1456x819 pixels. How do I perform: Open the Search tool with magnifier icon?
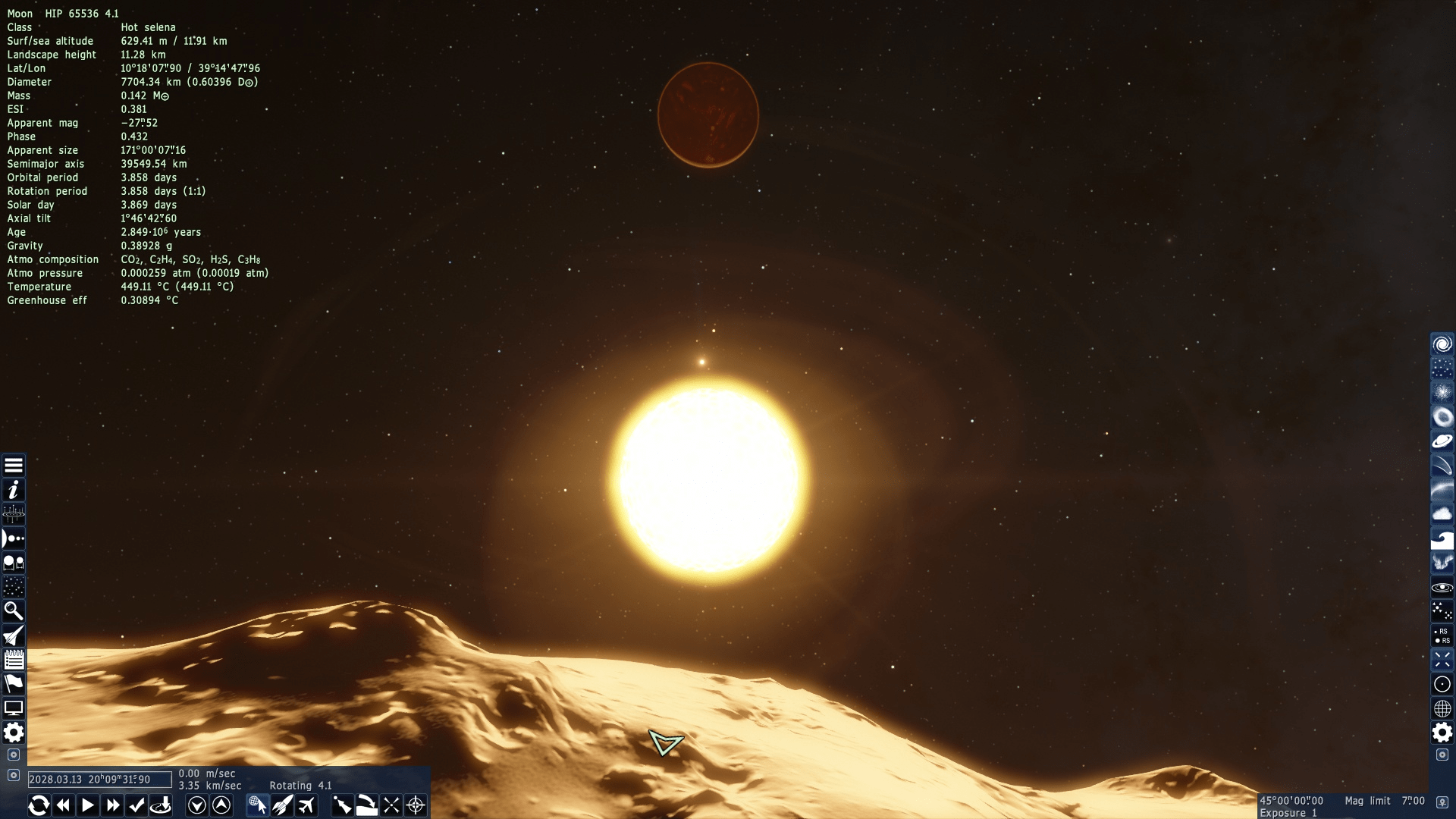click(14, 611)
